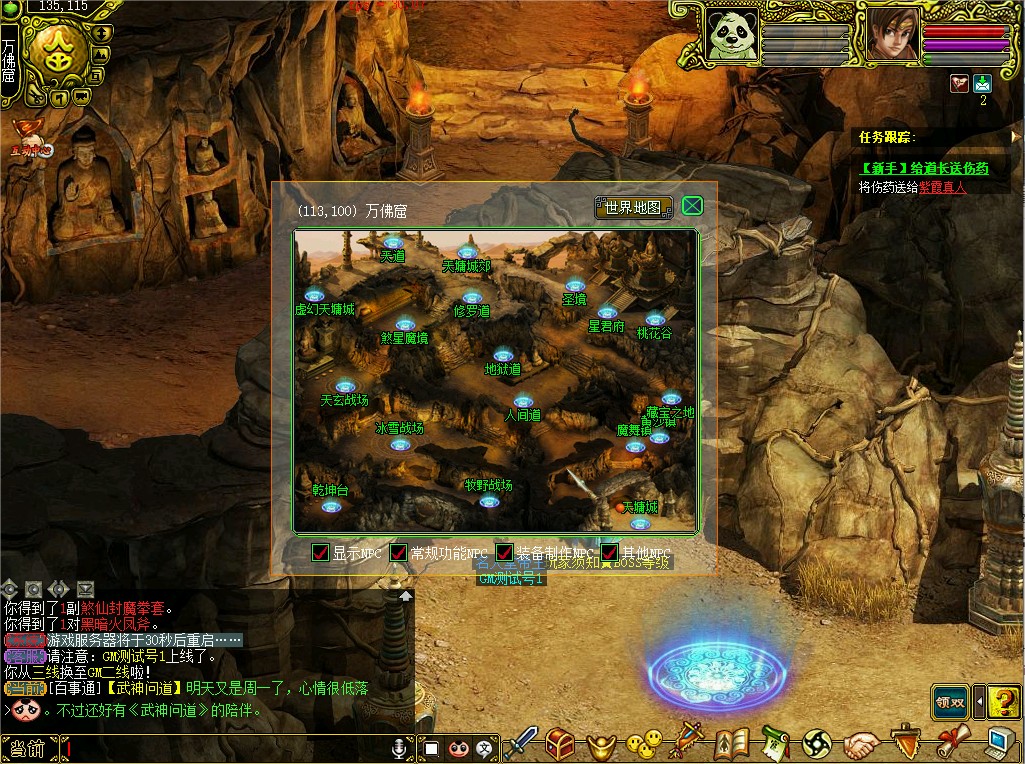Close the 万佛窟 map window
Image resolution: width=1025 pixels, height=764 pixels.
tap(692, 207)
